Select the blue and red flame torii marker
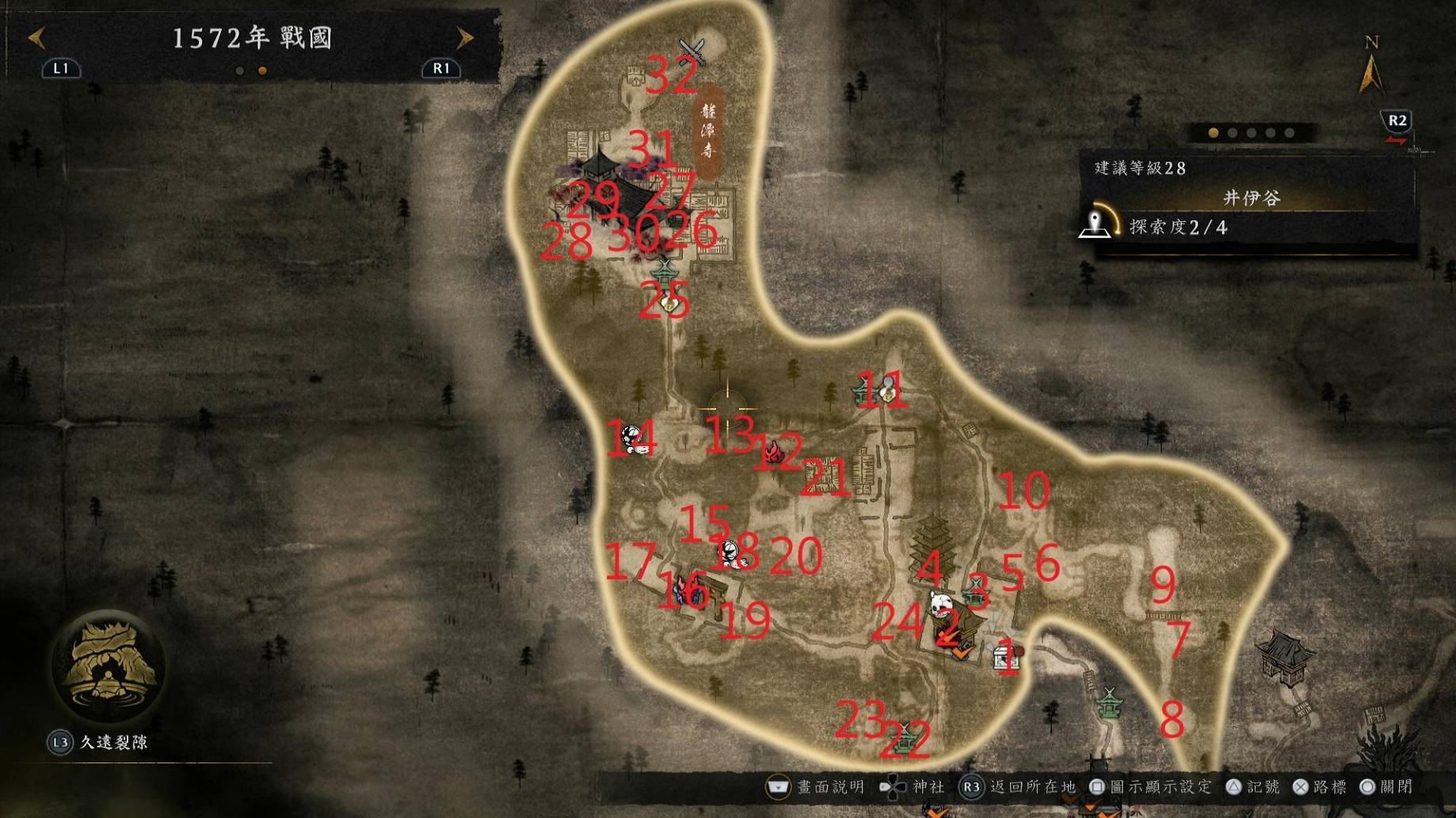Viewport: 1456px width, 818px height. pos(688,591)
